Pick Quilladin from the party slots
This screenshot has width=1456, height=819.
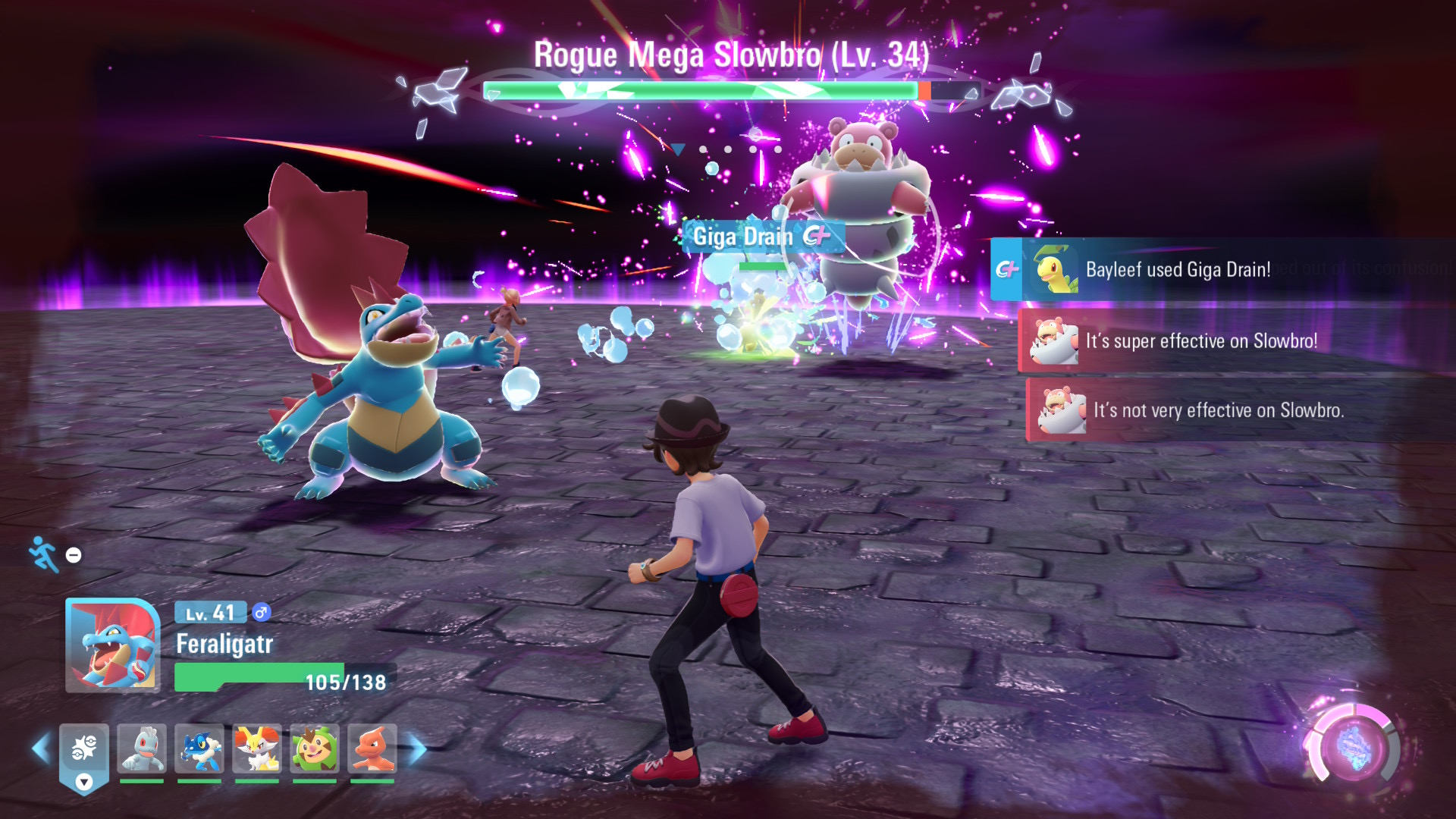(315, 749)
